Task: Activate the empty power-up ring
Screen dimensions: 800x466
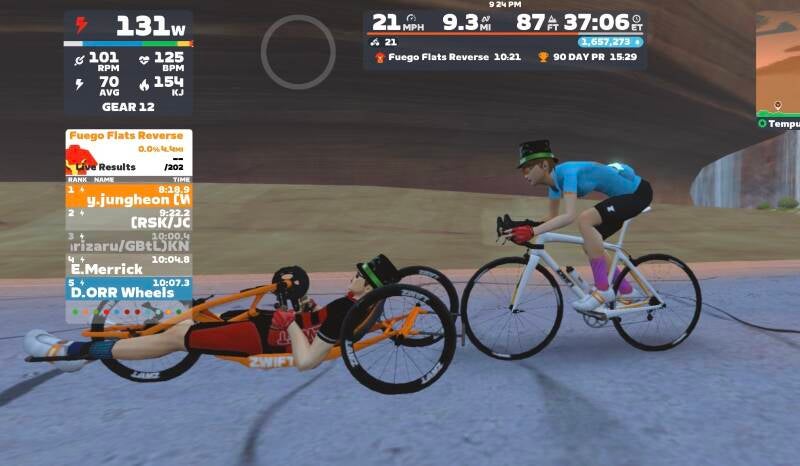Action: point(298,52)
